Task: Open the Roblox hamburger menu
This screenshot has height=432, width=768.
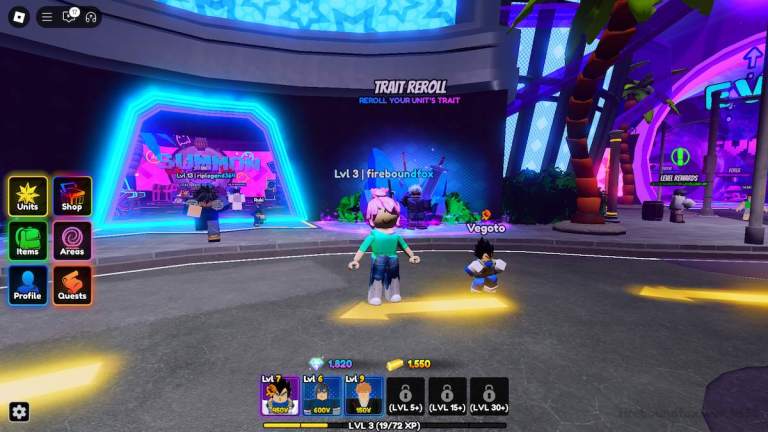Action: (x=48, y=17)
